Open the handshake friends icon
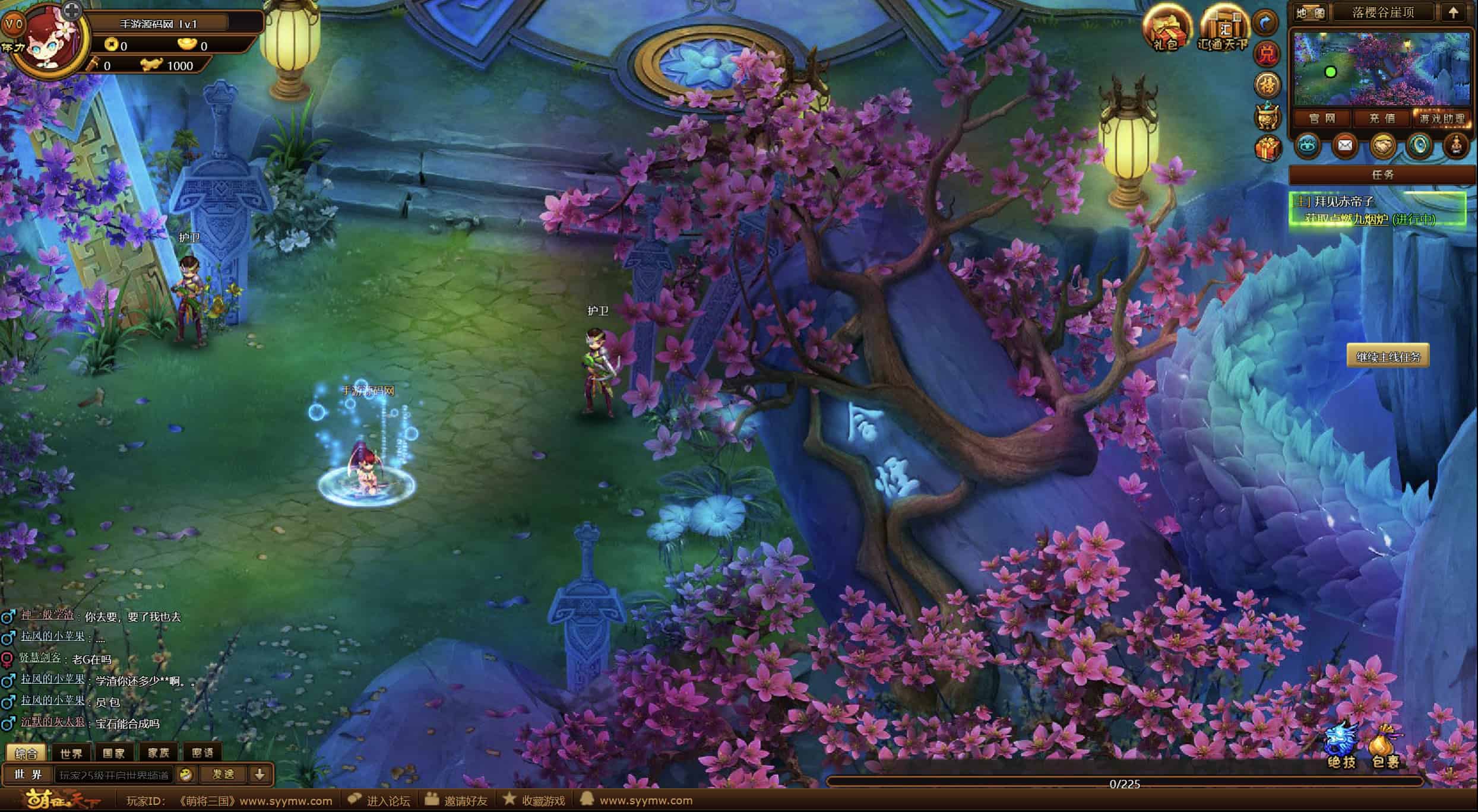Image resolution: width=1478 pixels, height=812 pixels. tap(1382, 146)
